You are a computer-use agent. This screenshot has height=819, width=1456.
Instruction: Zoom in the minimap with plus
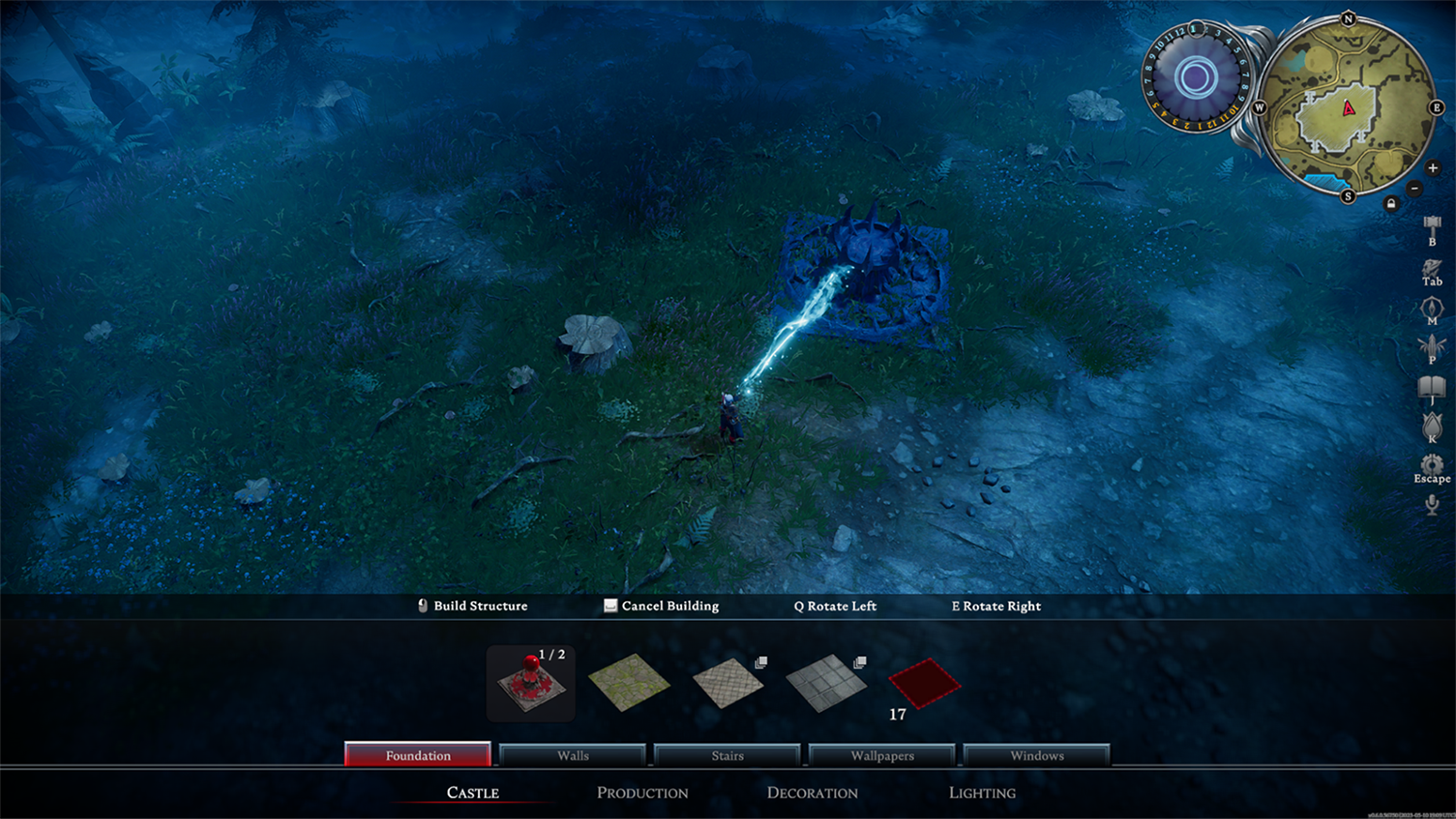[x=1433, y=168]
